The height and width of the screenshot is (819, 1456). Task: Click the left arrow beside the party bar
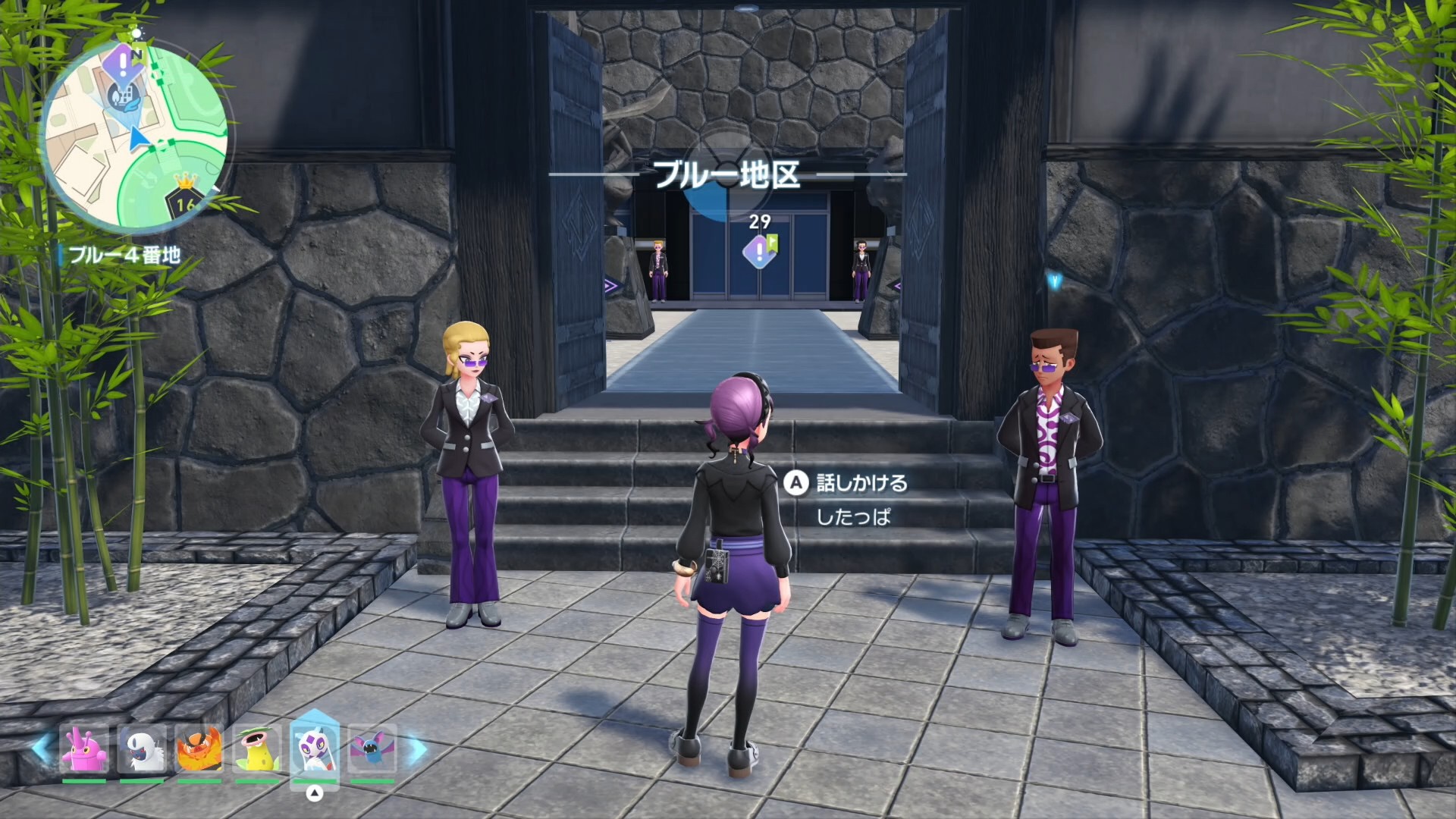point(42,748)
